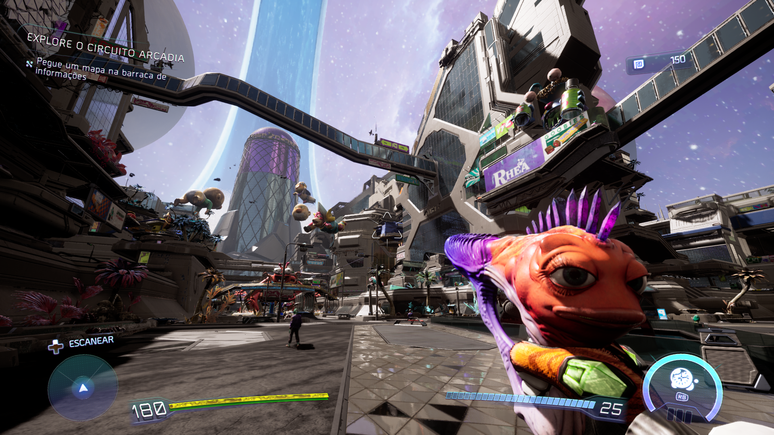Image resolution: width=774 pixels, height=435 pixels.
Task: Open the "Explore o Circuito Arcadia" objective tracker
Action: pos(106,43)
